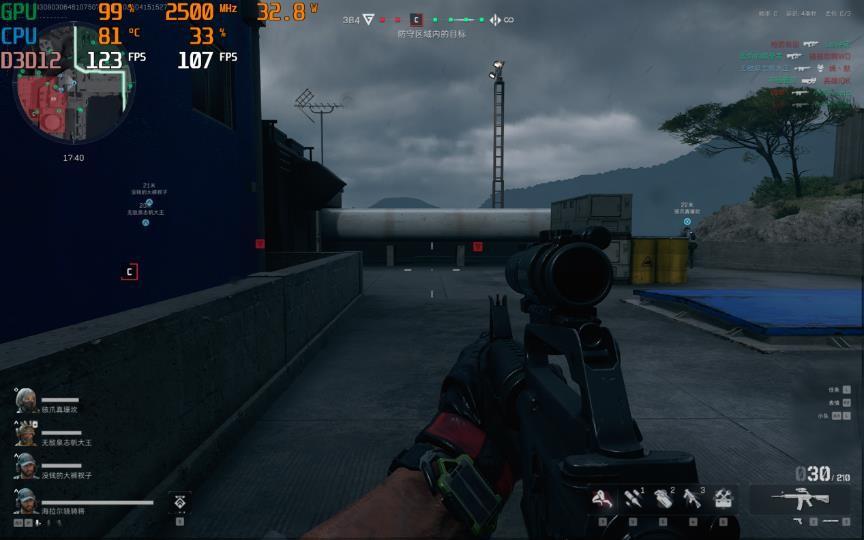Select the grenade item slot
Screen dimensions: 864x540
(x=663, y=498)
